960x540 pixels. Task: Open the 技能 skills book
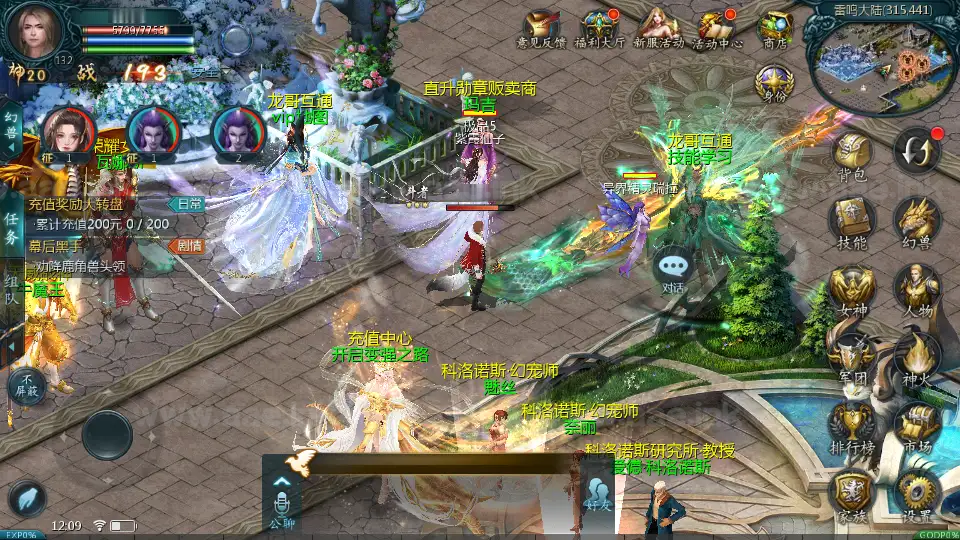click(x=852, y=220)
